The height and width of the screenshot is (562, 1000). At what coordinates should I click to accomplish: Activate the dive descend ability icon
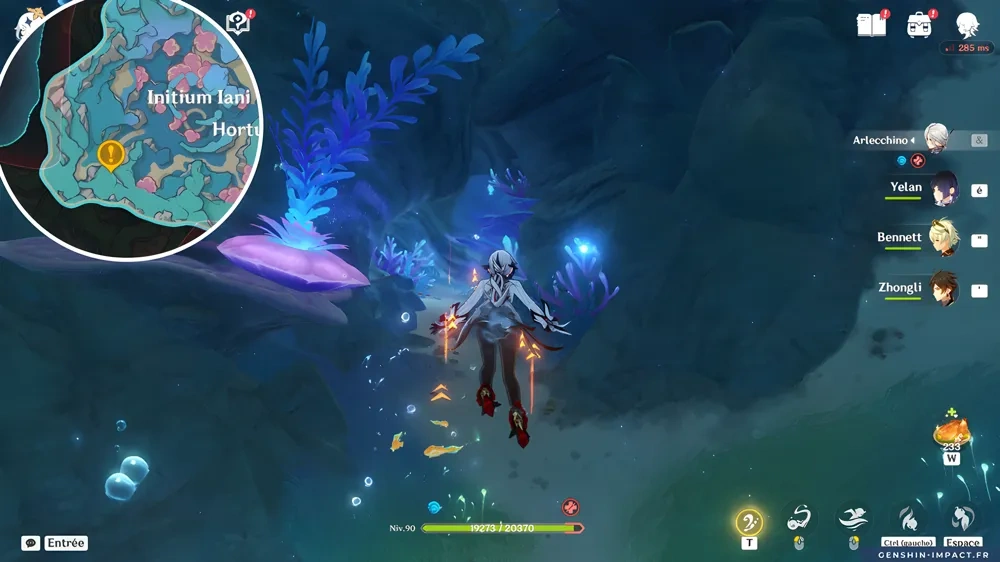[x=908, y=518]
